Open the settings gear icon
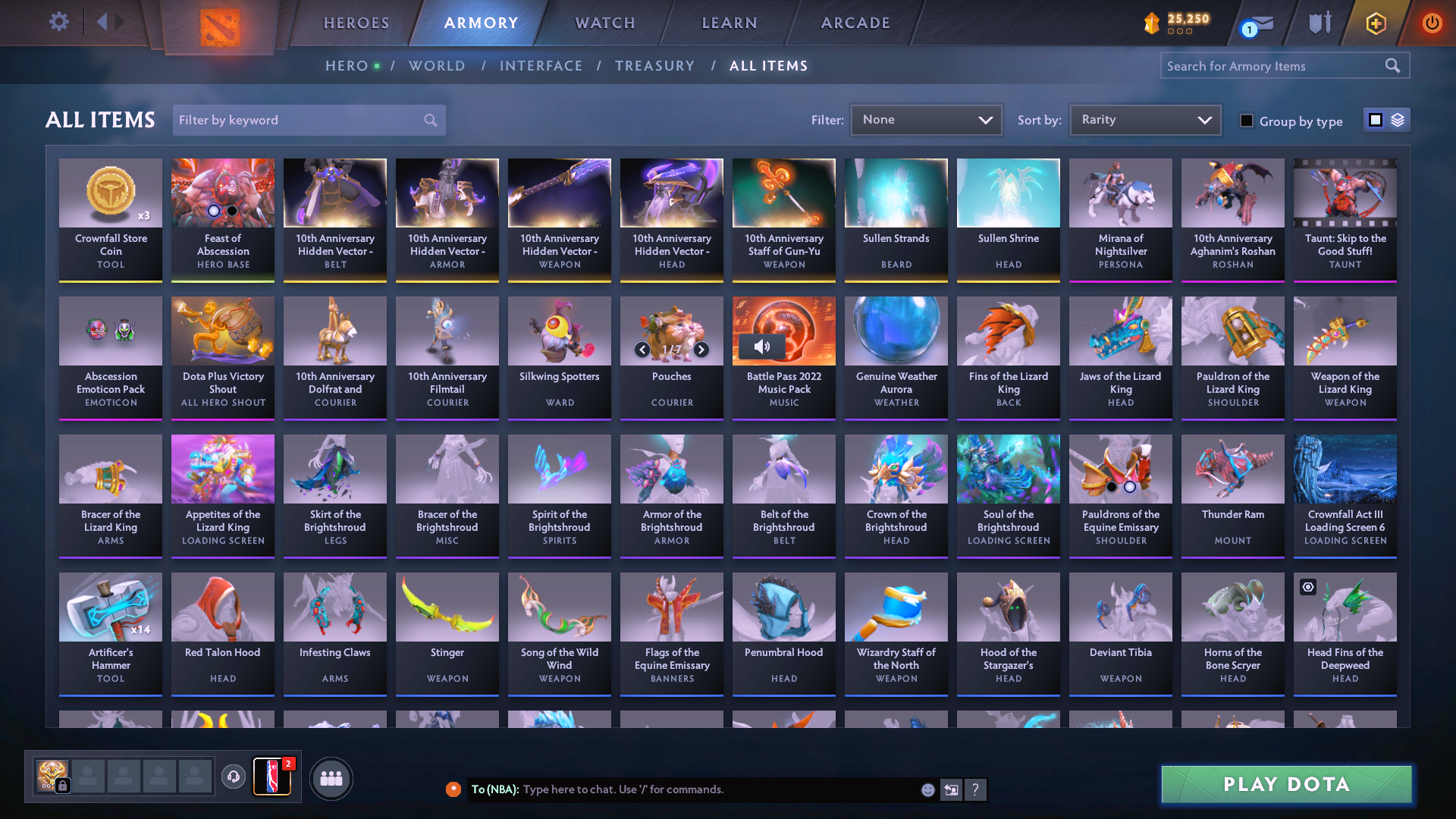 pos(59,23)
